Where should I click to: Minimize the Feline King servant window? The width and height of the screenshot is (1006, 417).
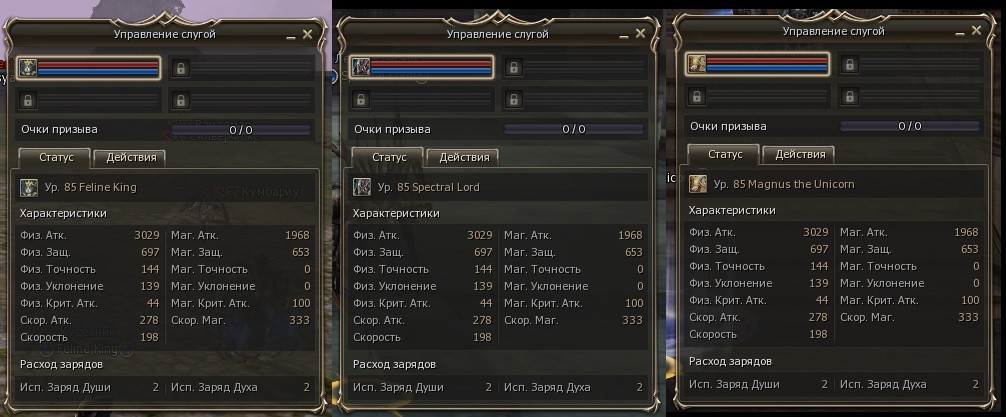point(291,35)
